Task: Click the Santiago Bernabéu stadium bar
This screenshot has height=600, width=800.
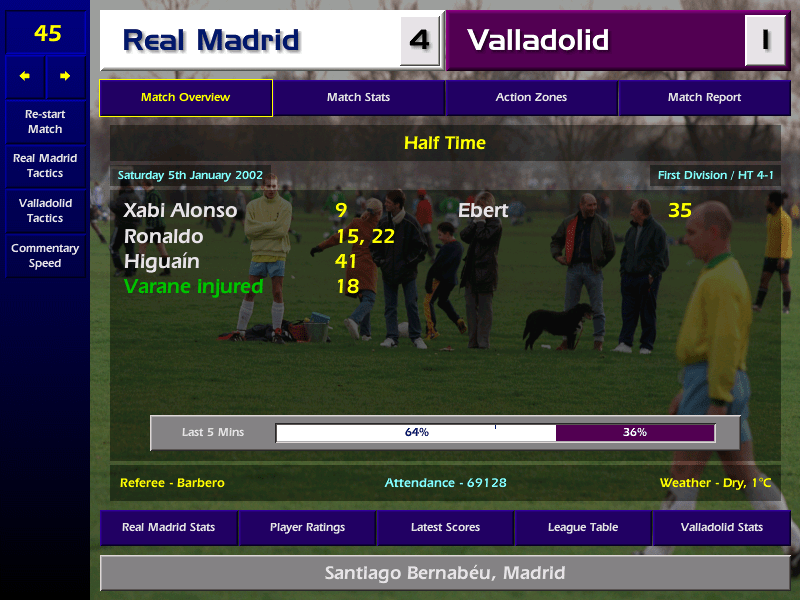Action: pos(445,573)
